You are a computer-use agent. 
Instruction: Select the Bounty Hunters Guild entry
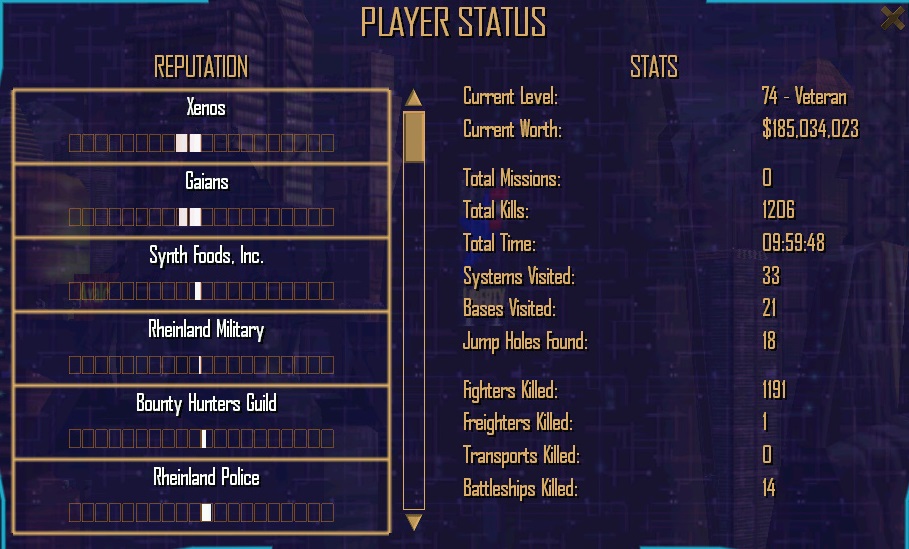pos(201,422)
